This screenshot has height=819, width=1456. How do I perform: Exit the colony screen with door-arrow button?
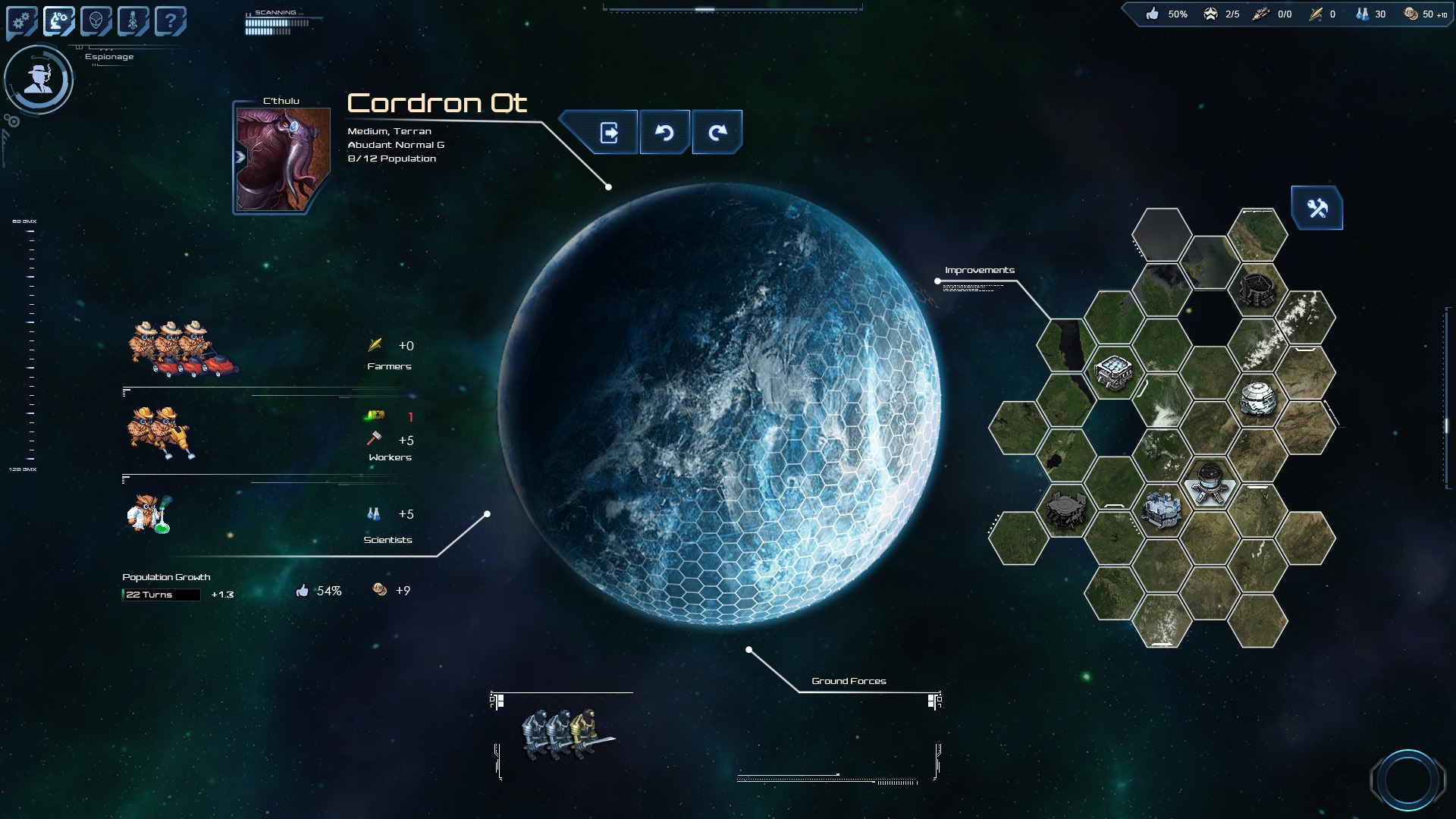608,133
